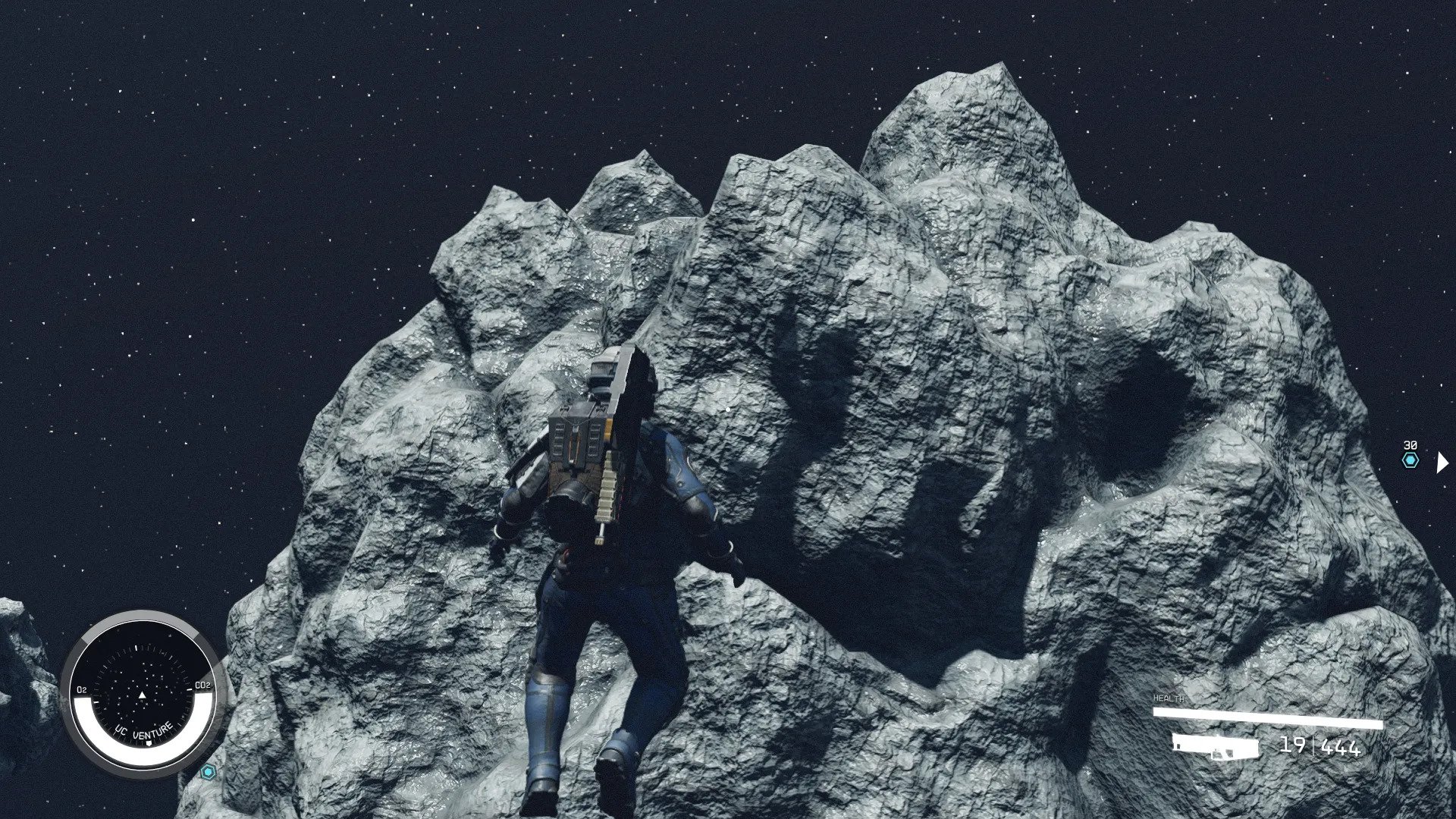
Task: Toggle the grenade count display showing 30
Action: [x=1410, y=445]
